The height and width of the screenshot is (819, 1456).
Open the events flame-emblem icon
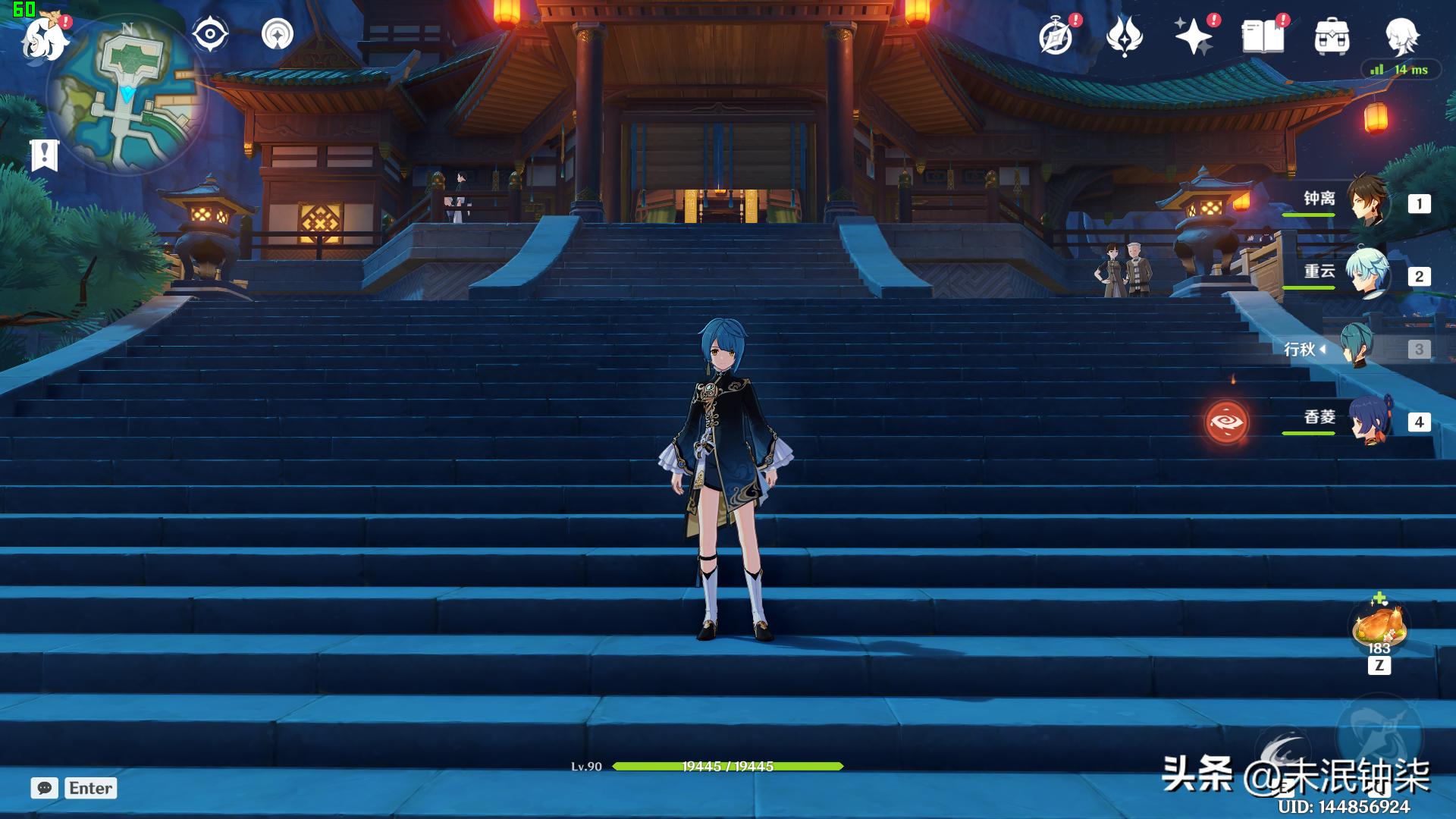click(x=1124, y=36)
